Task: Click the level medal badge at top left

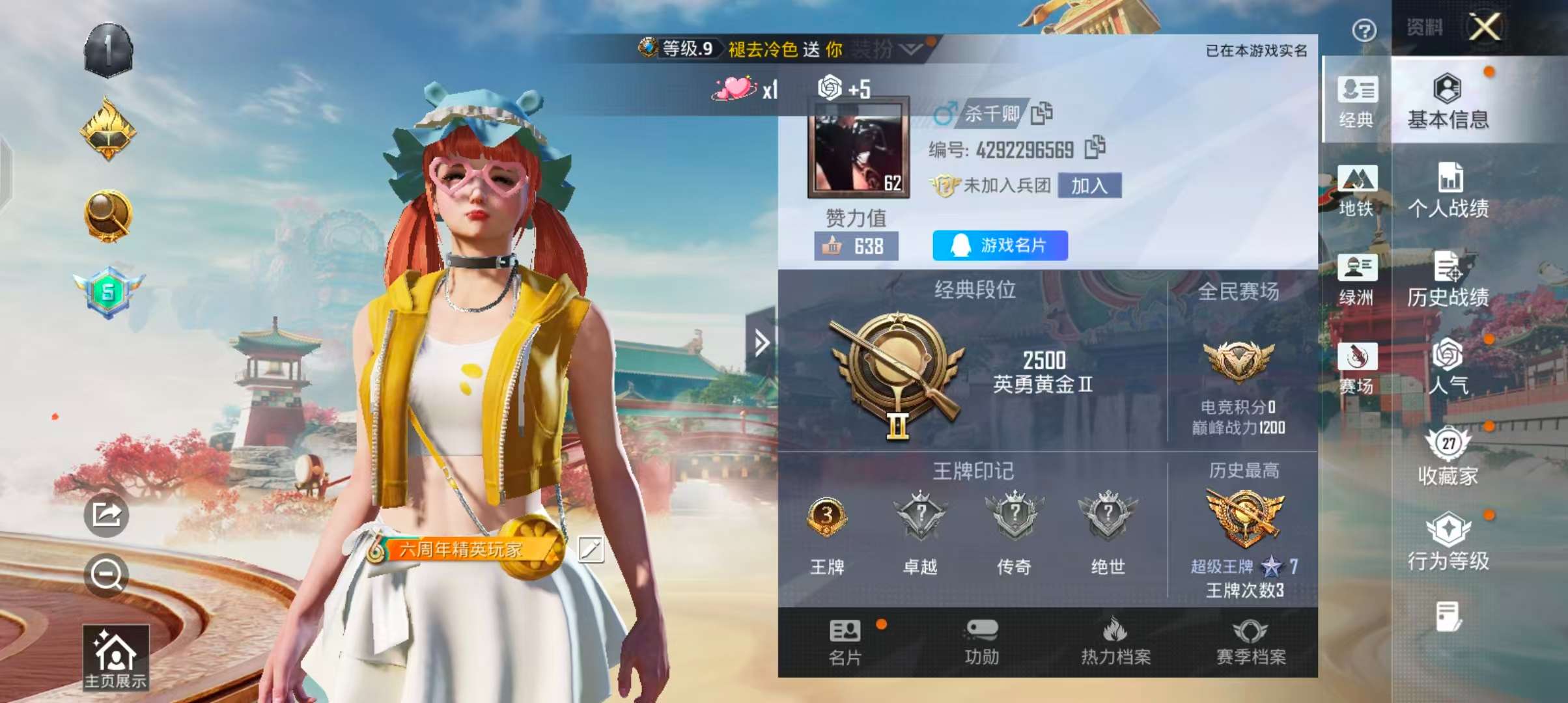Action: click(x=108, y=51)
